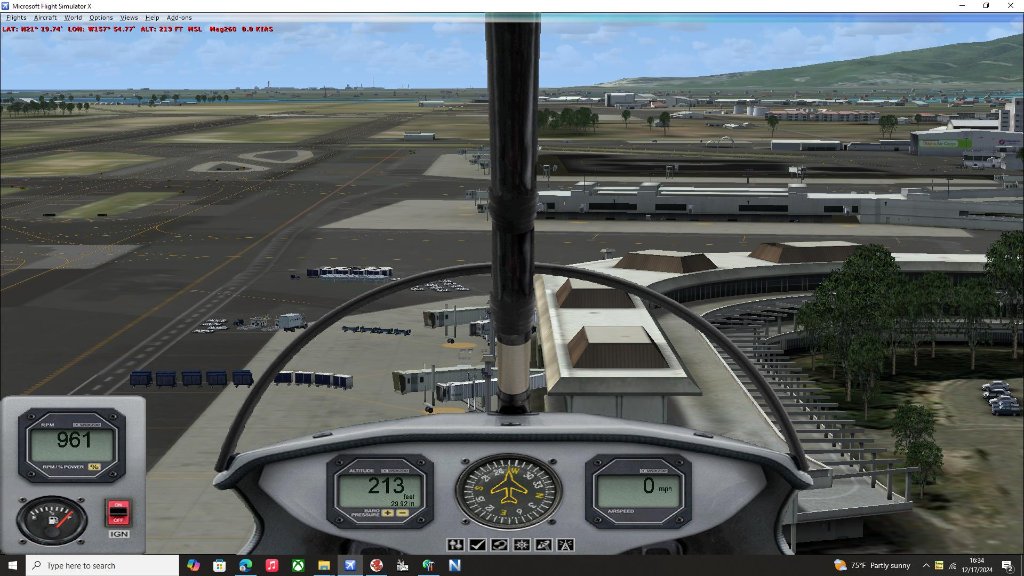Click the Windows taskbar search box

100,566
